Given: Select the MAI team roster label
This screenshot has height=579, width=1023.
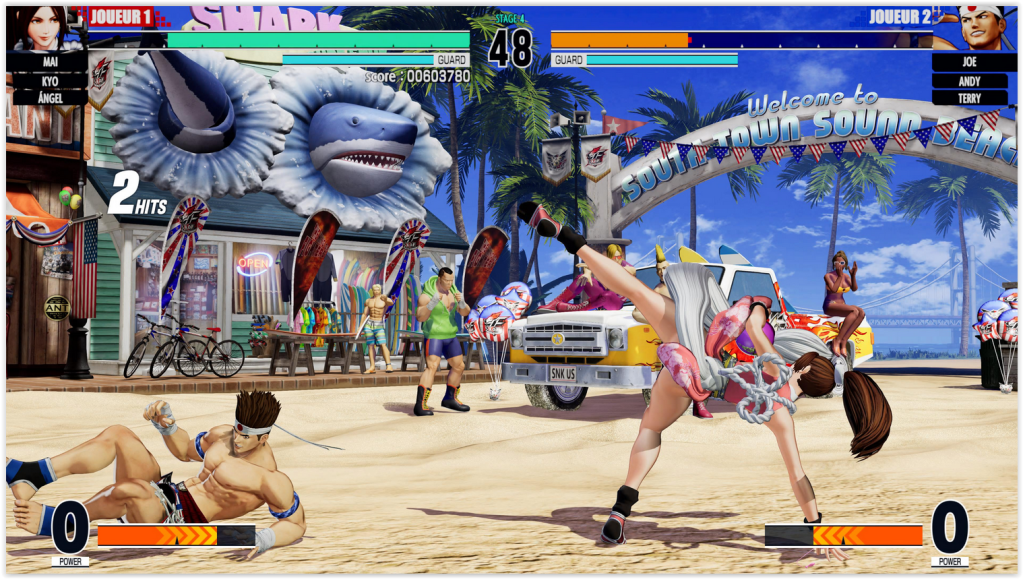Looking at the screenshot, I should click(50, 62).
